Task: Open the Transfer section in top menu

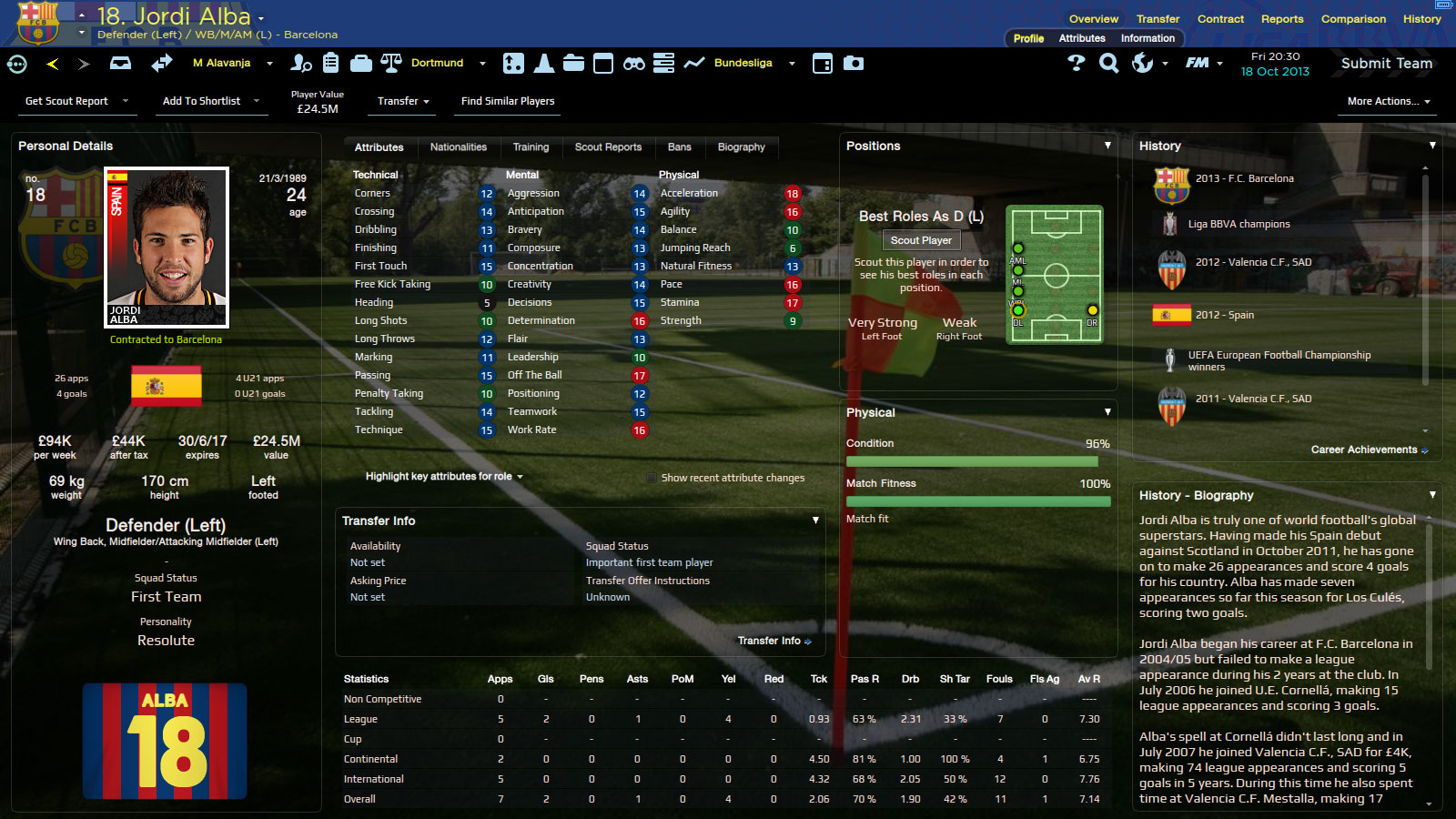Action: click(x=1158, y=19)
